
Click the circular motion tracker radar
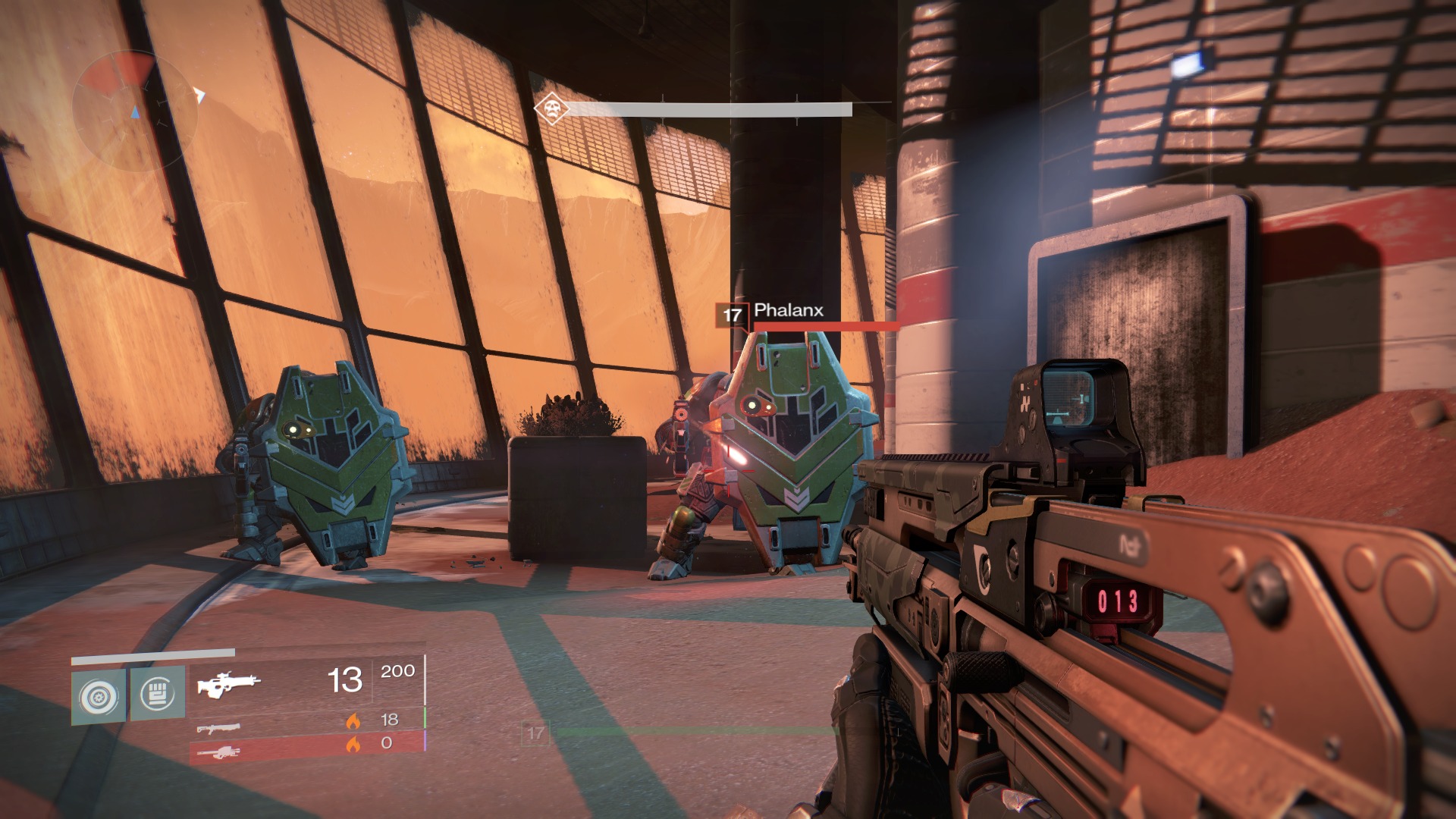pyautogui.click(x=134, y=111)
